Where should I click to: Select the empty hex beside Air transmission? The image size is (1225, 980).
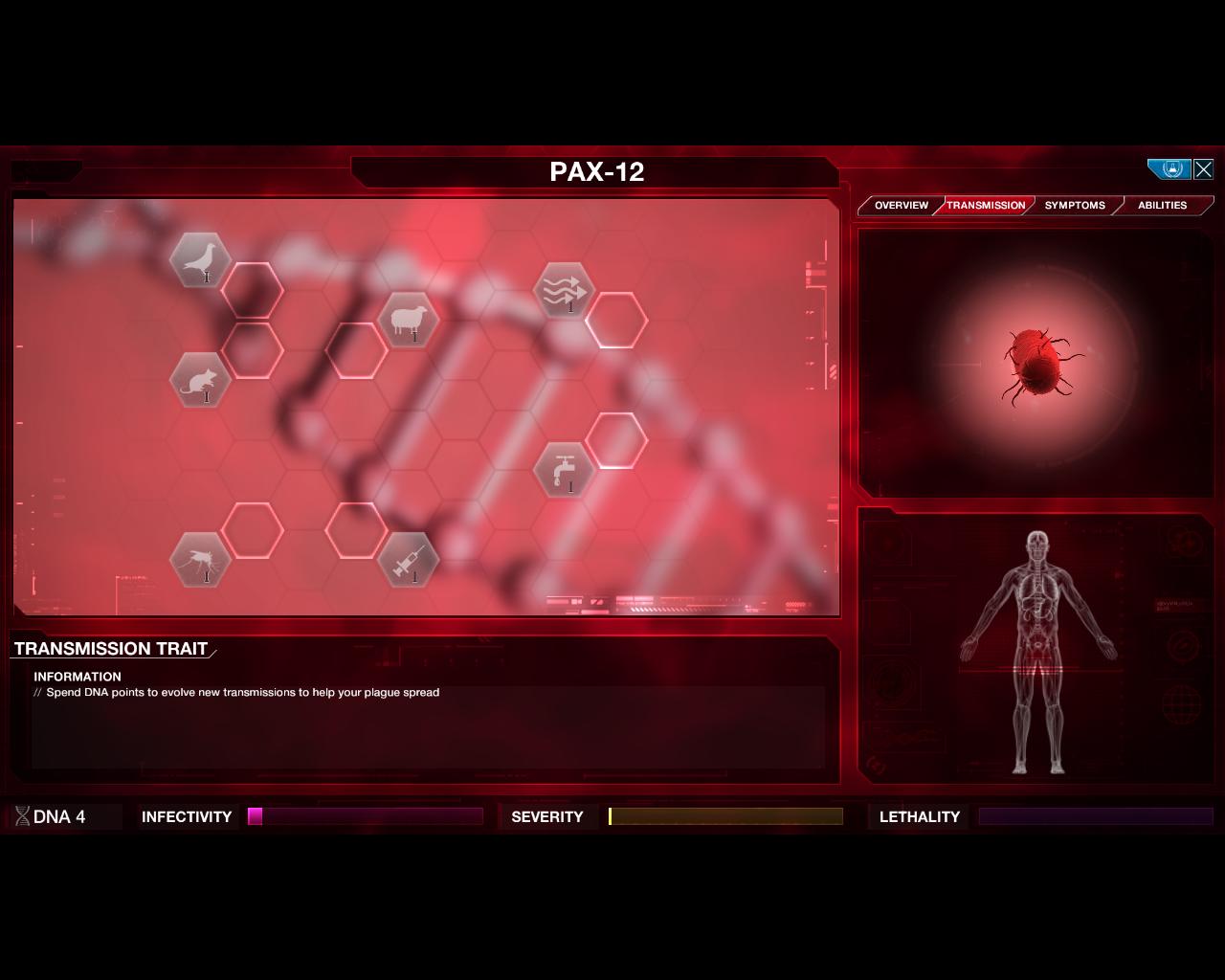click(618, 320)
